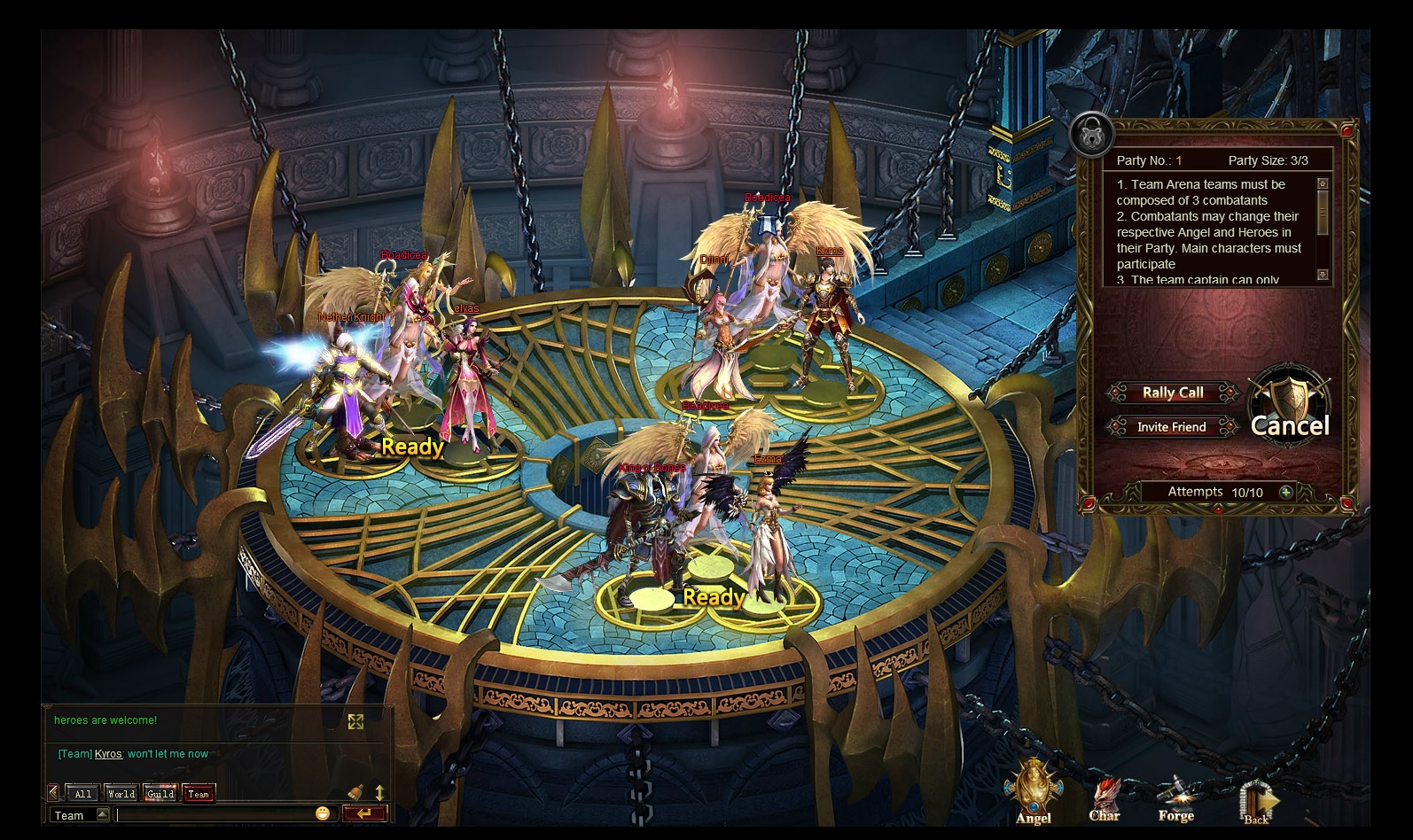Switch to the World chat tab

tap(121, 794)
